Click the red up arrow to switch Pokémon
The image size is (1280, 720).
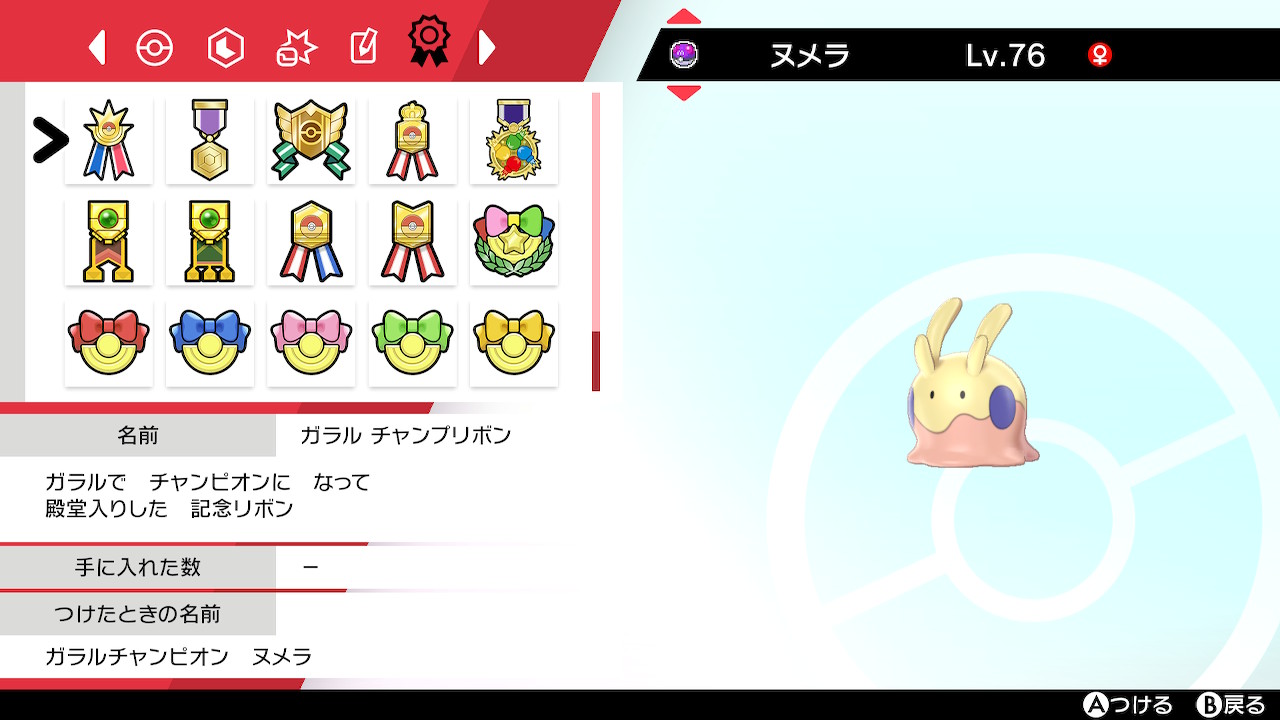click(x=683, y=14)
